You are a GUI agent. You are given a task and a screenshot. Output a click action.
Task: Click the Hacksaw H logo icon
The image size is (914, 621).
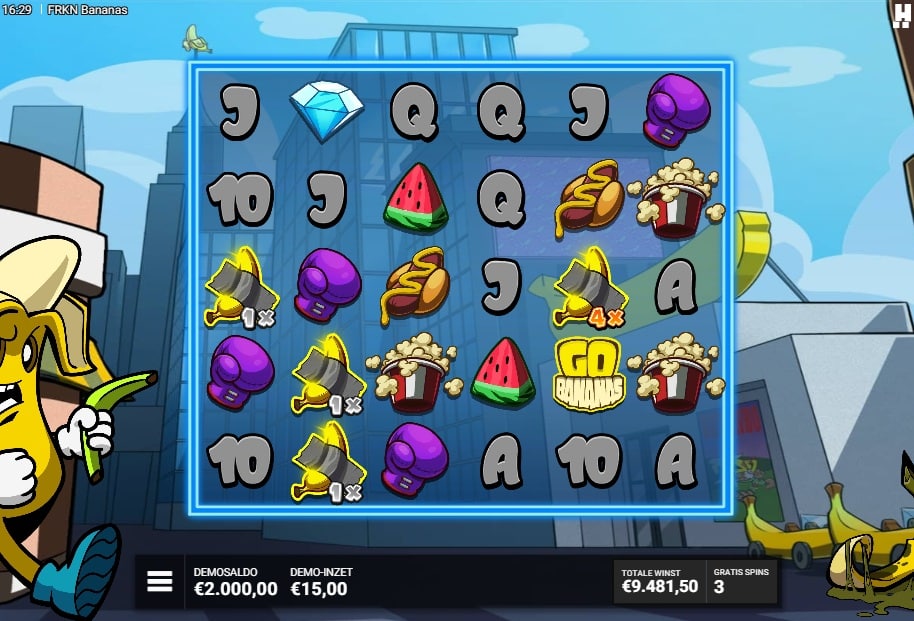click(901, 15)
